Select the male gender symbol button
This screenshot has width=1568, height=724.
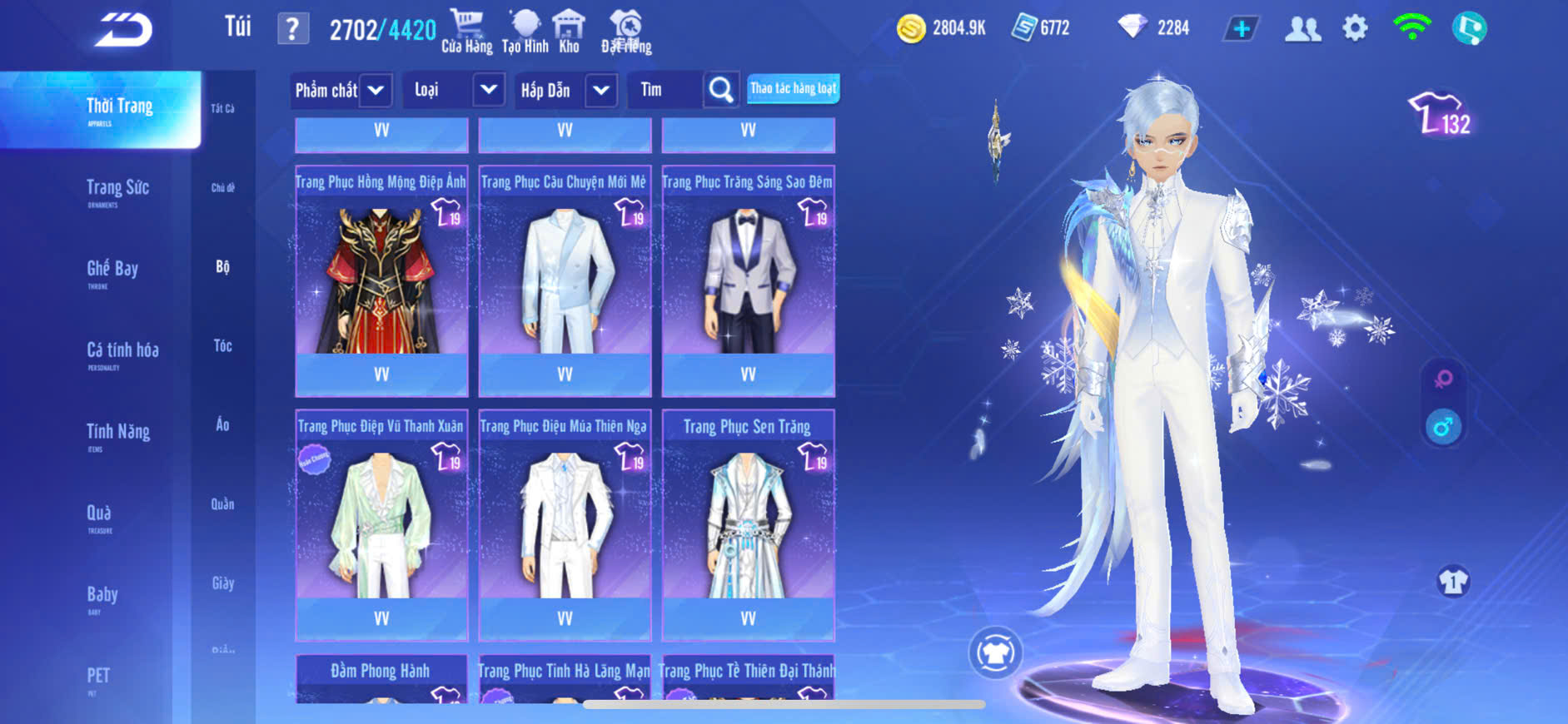tap(1443, 427)
